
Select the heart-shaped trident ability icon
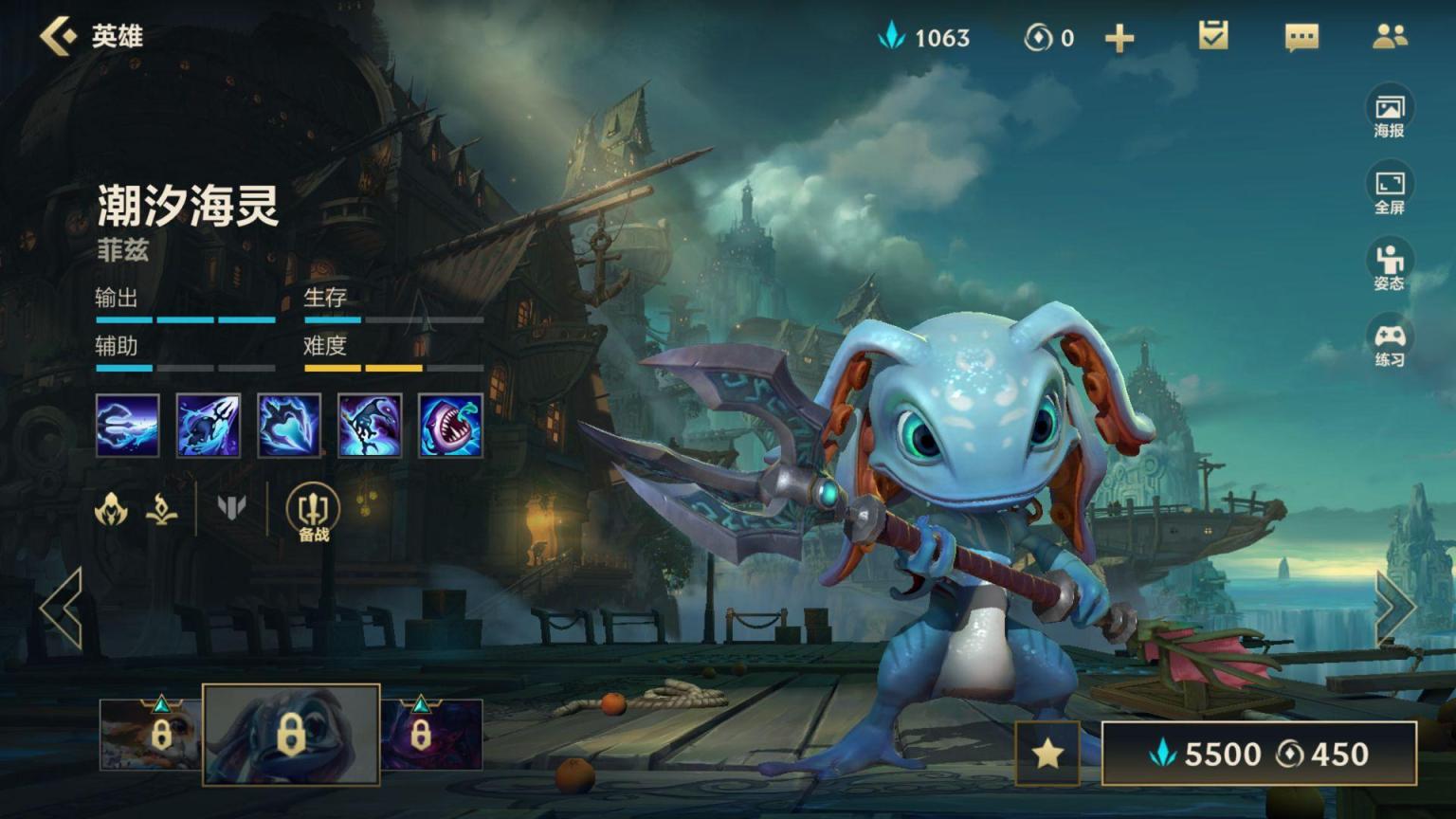click(288, 426)
